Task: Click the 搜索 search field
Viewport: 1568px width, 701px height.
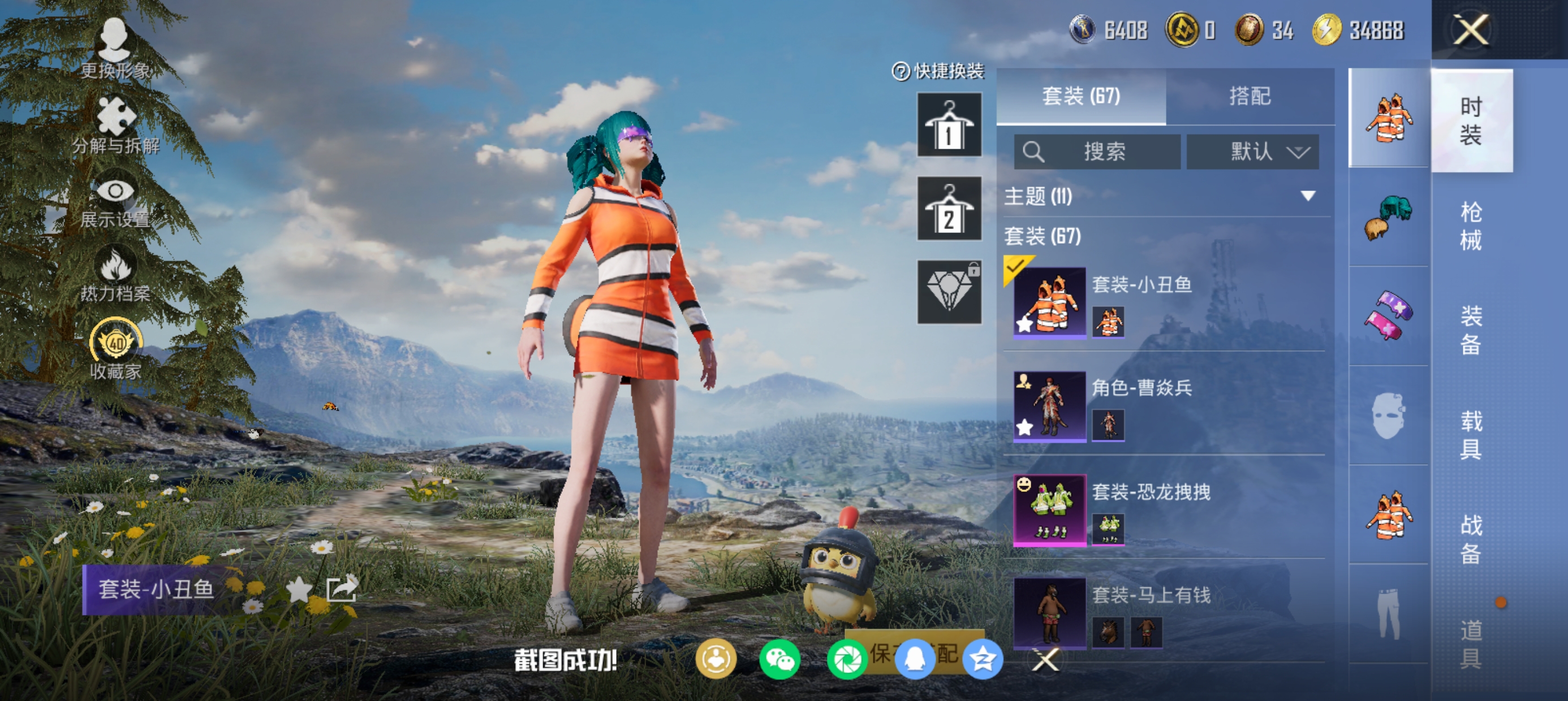Action: pyautogui.click(x=1097, y=152)
